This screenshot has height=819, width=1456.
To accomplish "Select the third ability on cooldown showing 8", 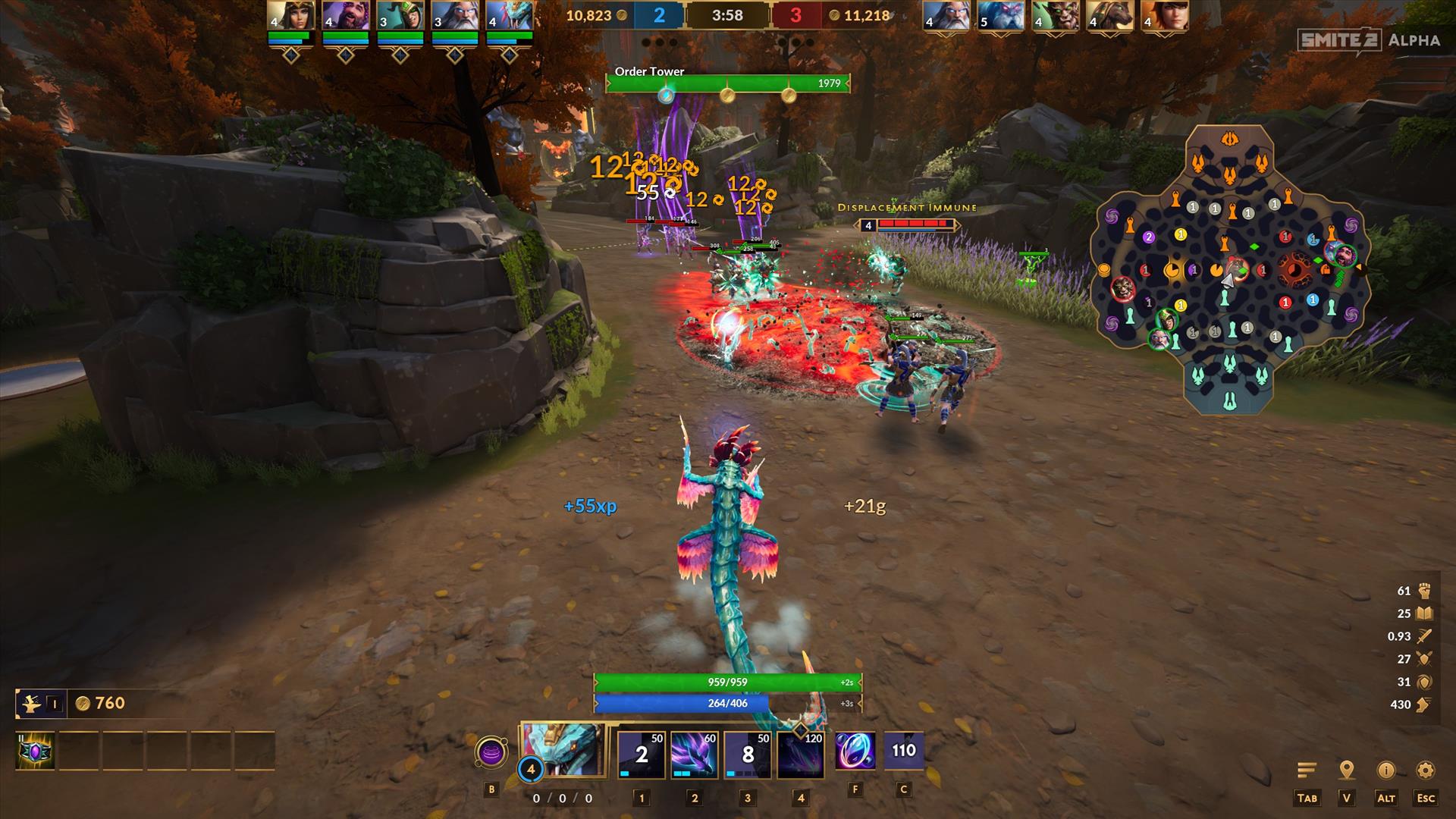I will coord(748,755).
